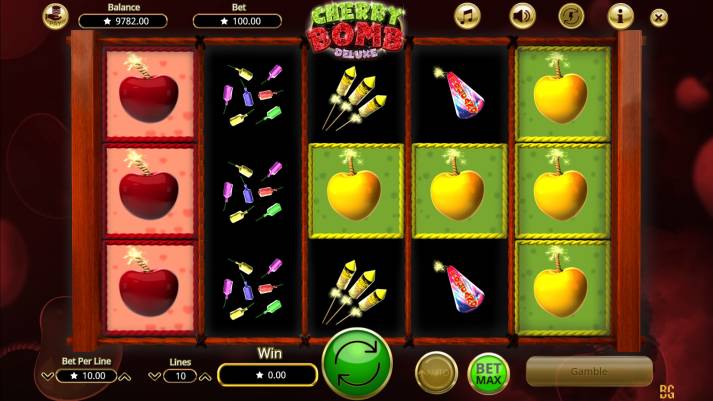713x401 pixels.
Task: Increase the Bet Per Line value
Action: (125, 377)
